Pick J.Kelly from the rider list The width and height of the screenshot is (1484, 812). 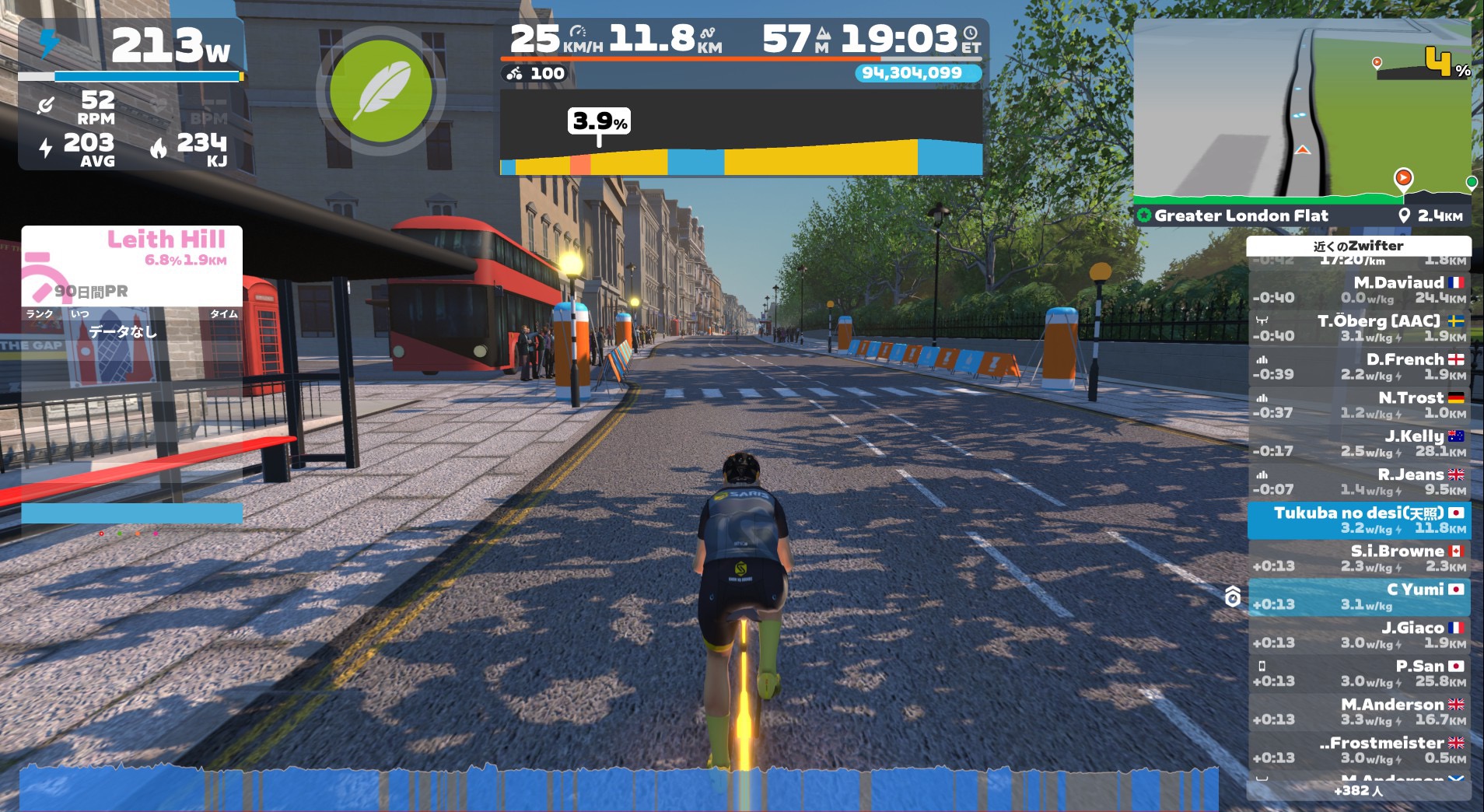coord(1359,443)
